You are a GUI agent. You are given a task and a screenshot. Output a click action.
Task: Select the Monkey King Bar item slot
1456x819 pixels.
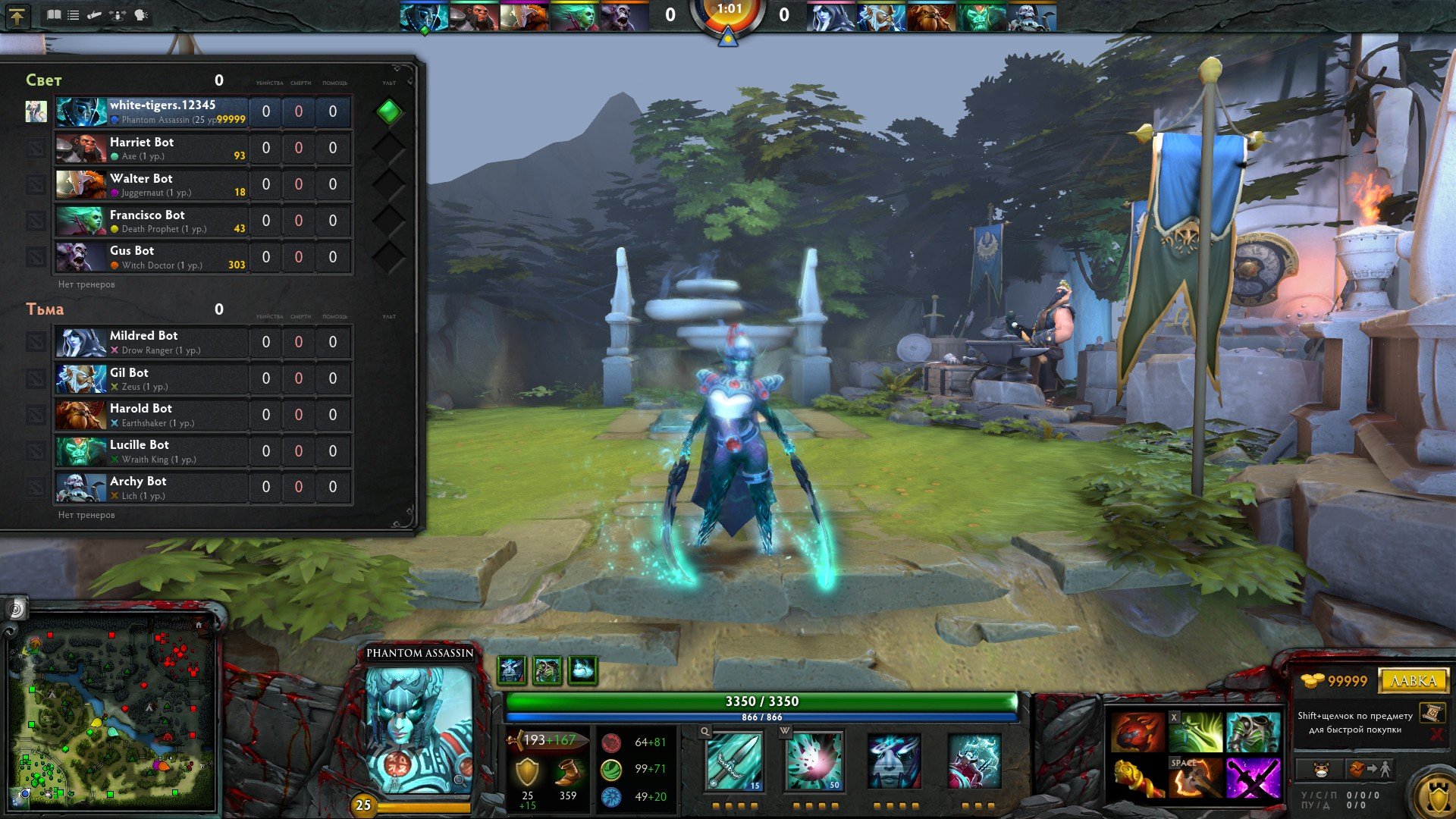1137,778
